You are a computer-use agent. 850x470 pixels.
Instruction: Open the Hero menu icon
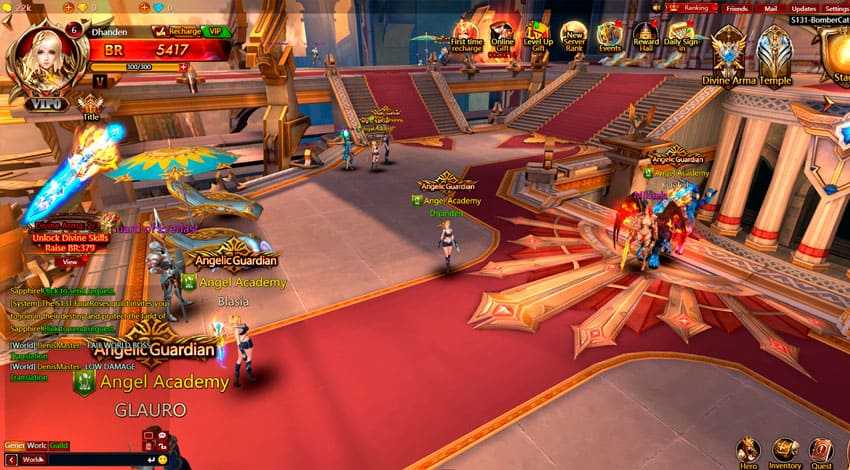[747, 451]
